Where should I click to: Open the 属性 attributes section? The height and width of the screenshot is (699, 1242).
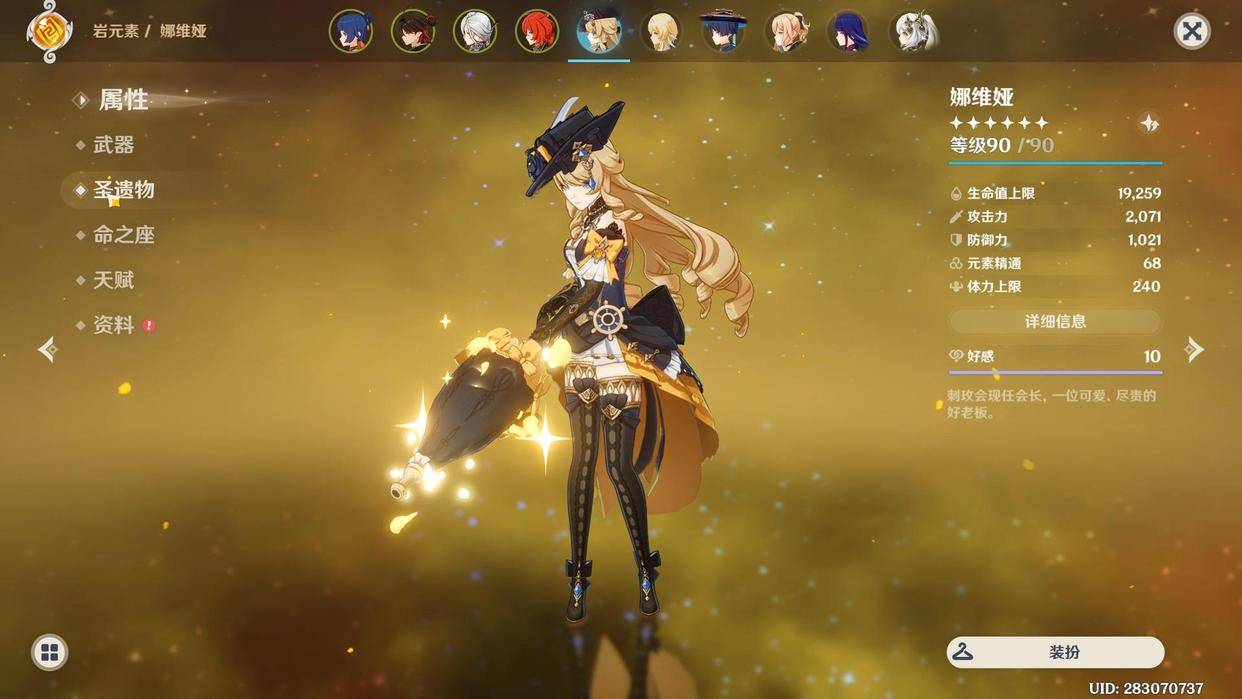coord(123,100)
